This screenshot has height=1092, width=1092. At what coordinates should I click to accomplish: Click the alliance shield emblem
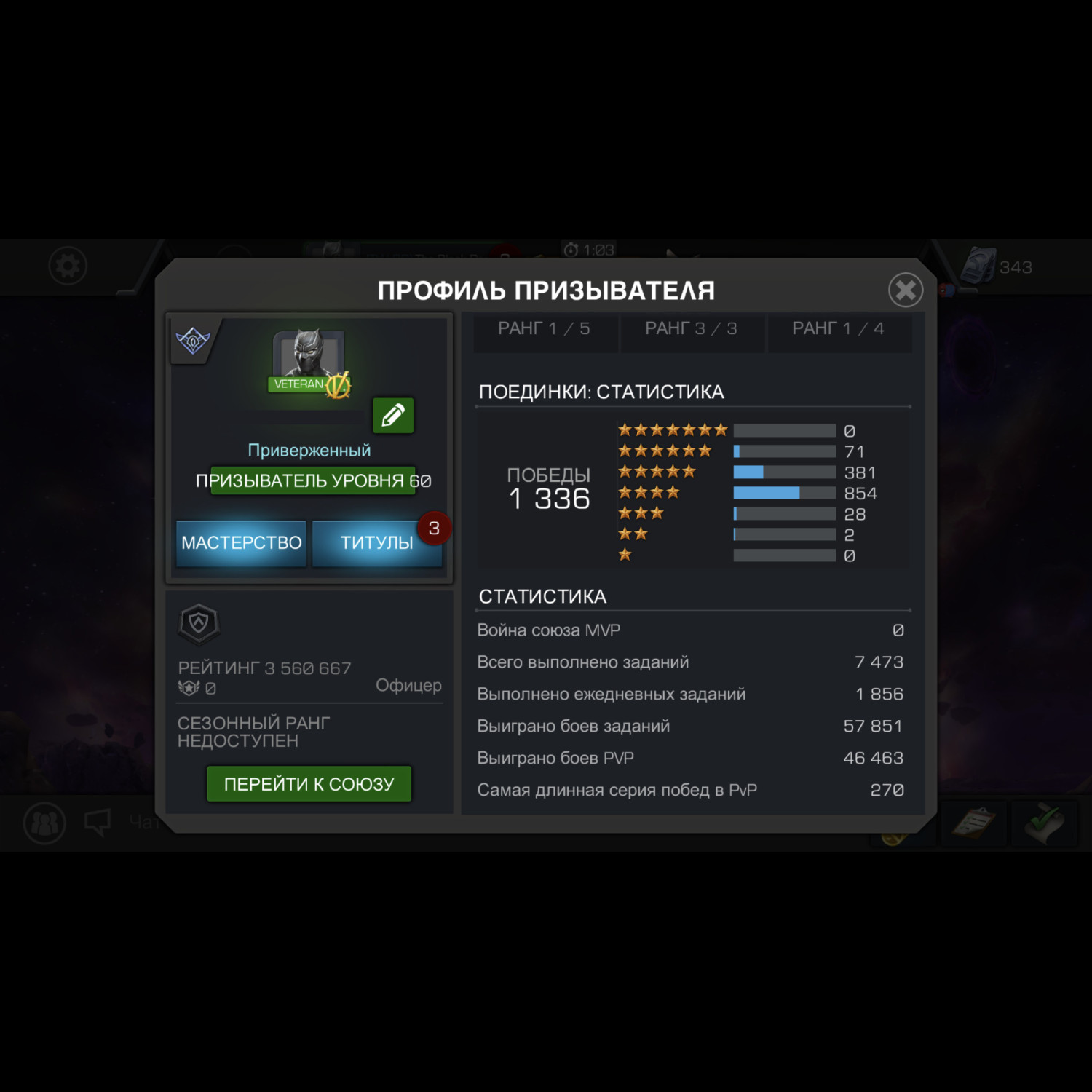coord(199,623)
